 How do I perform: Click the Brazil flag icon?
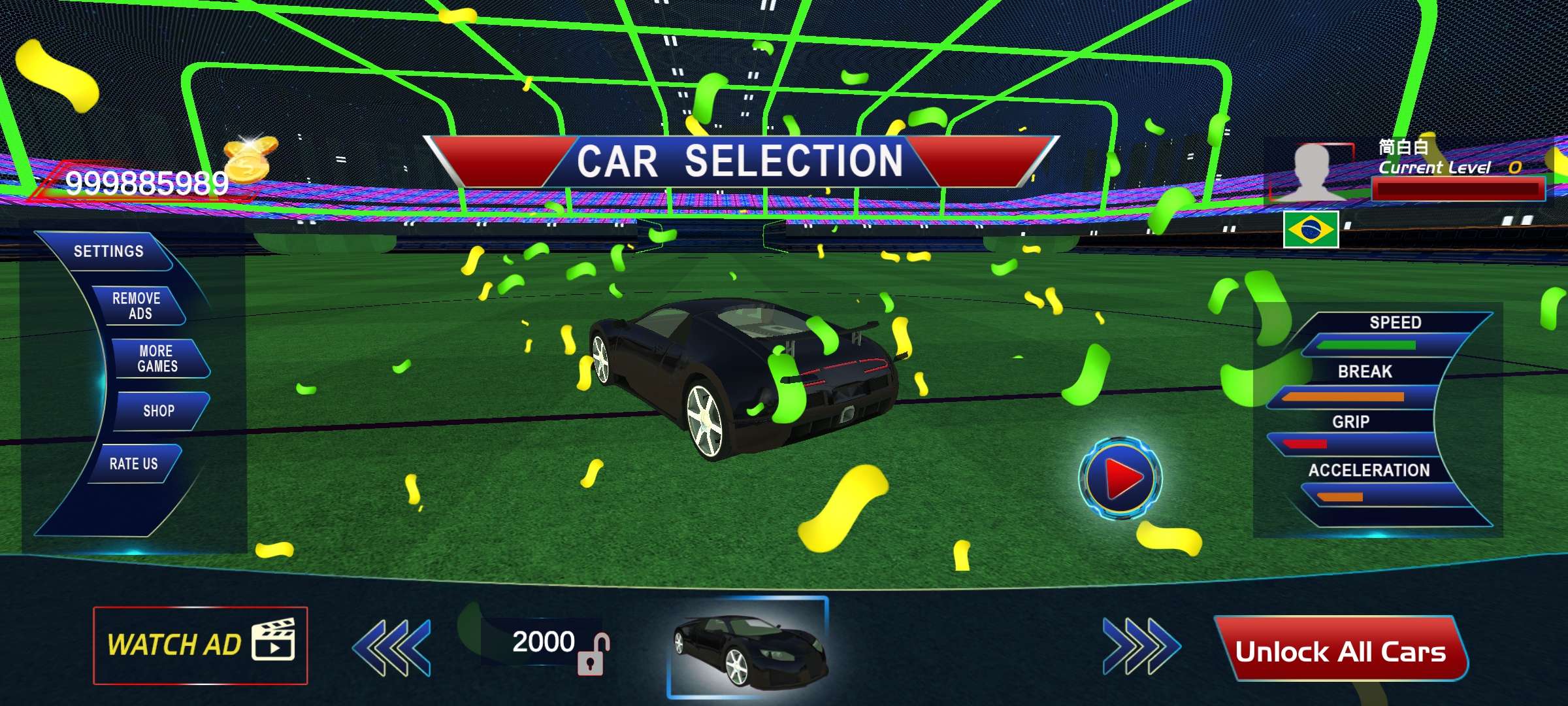1311,229
